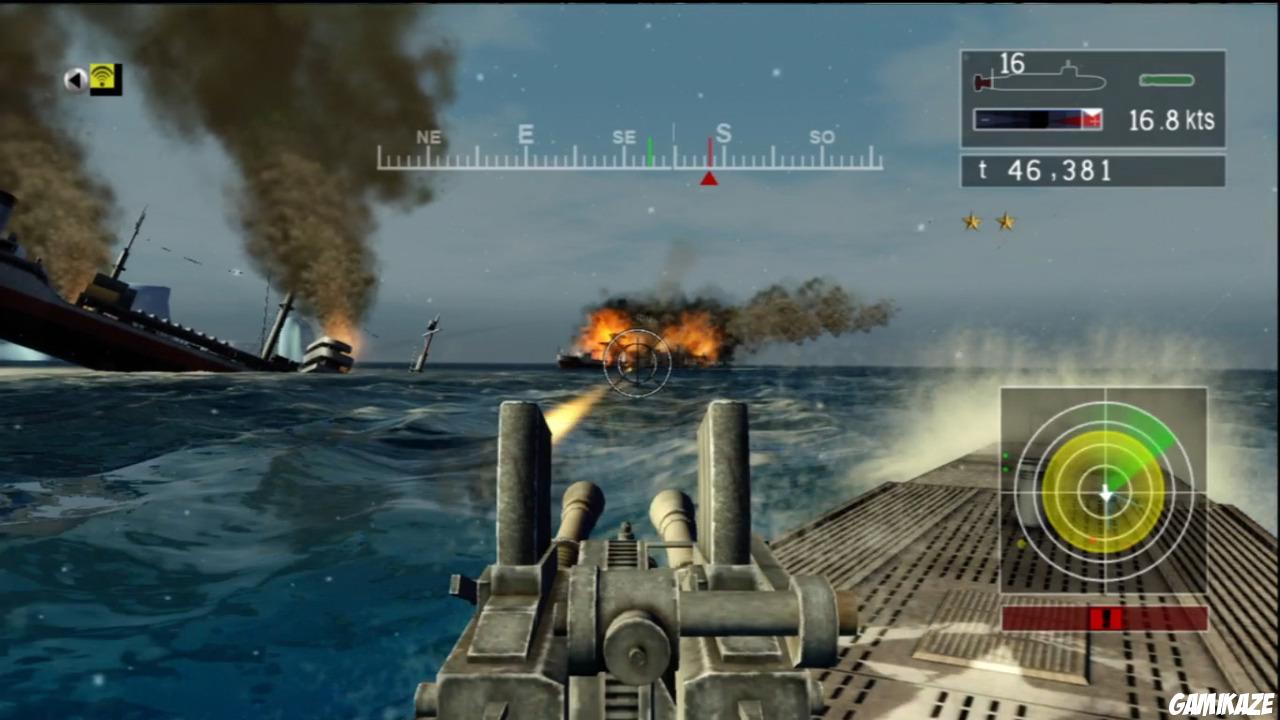Toggle the radar display in the corner
1280x720 pixels.
coord(1105,490)
